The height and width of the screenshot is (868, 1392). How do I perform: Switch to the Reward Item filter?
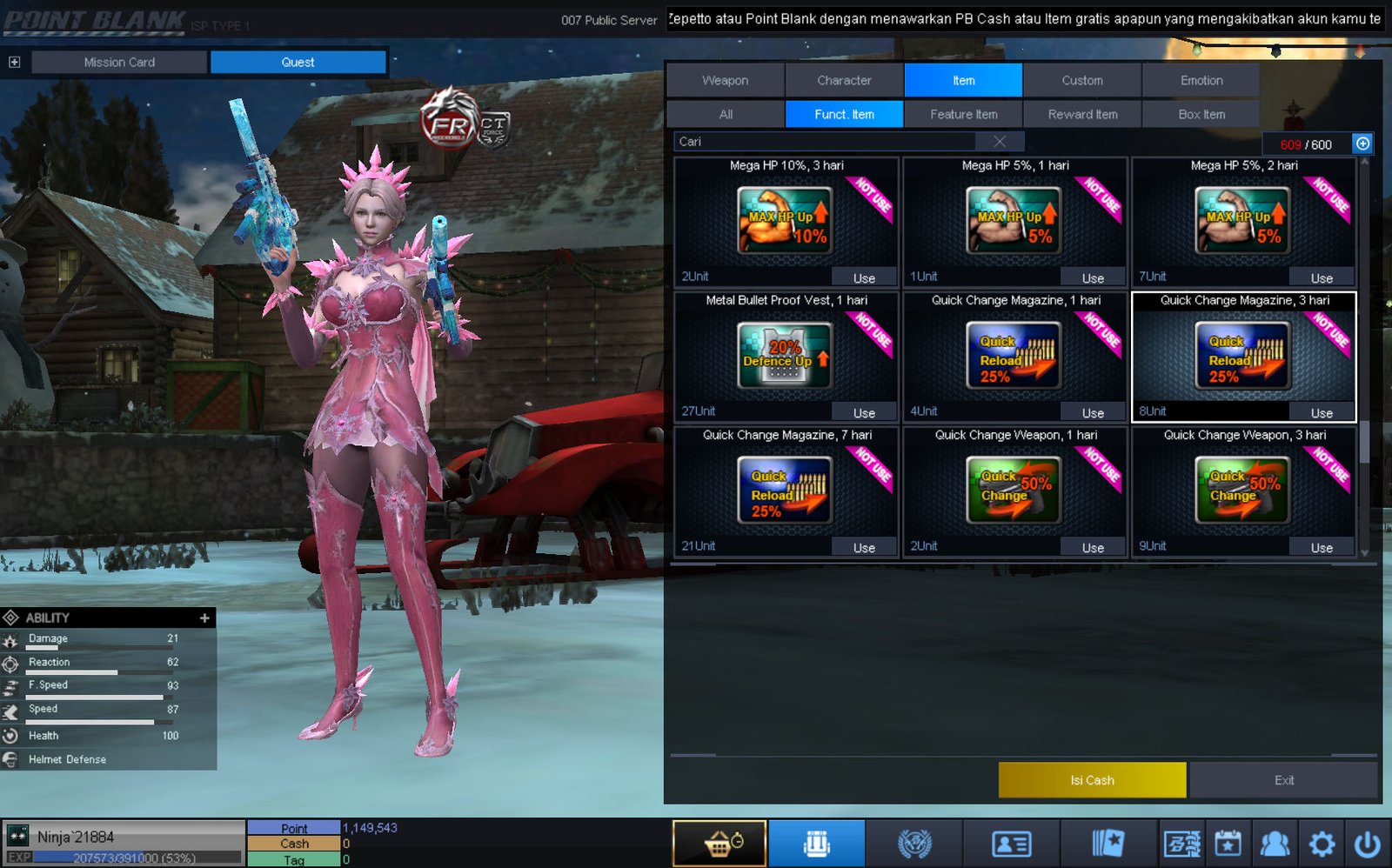click(1082, 114)
